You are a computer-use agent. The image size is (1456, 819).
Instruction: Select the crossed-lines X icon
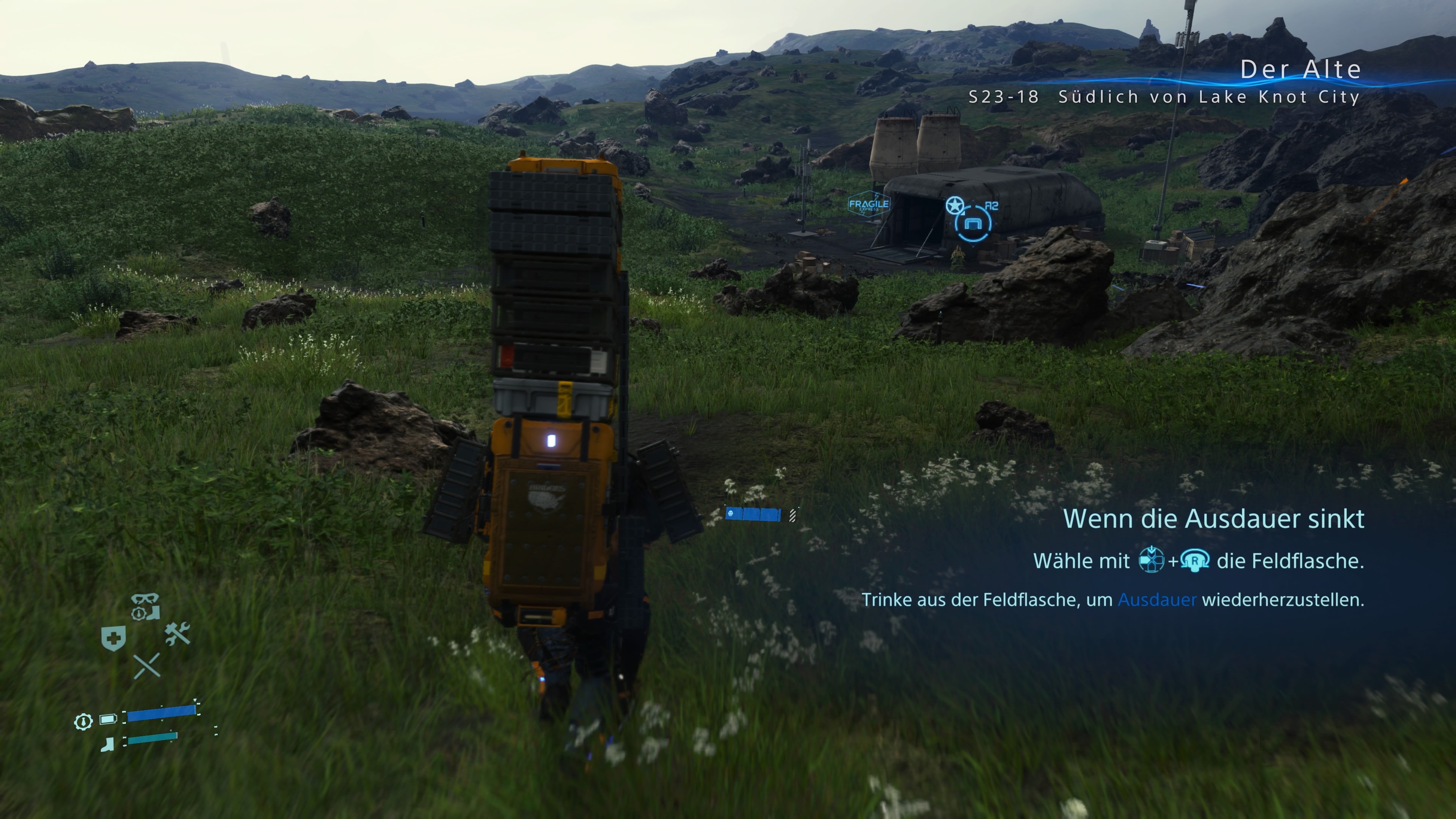(x=147, y=666)
